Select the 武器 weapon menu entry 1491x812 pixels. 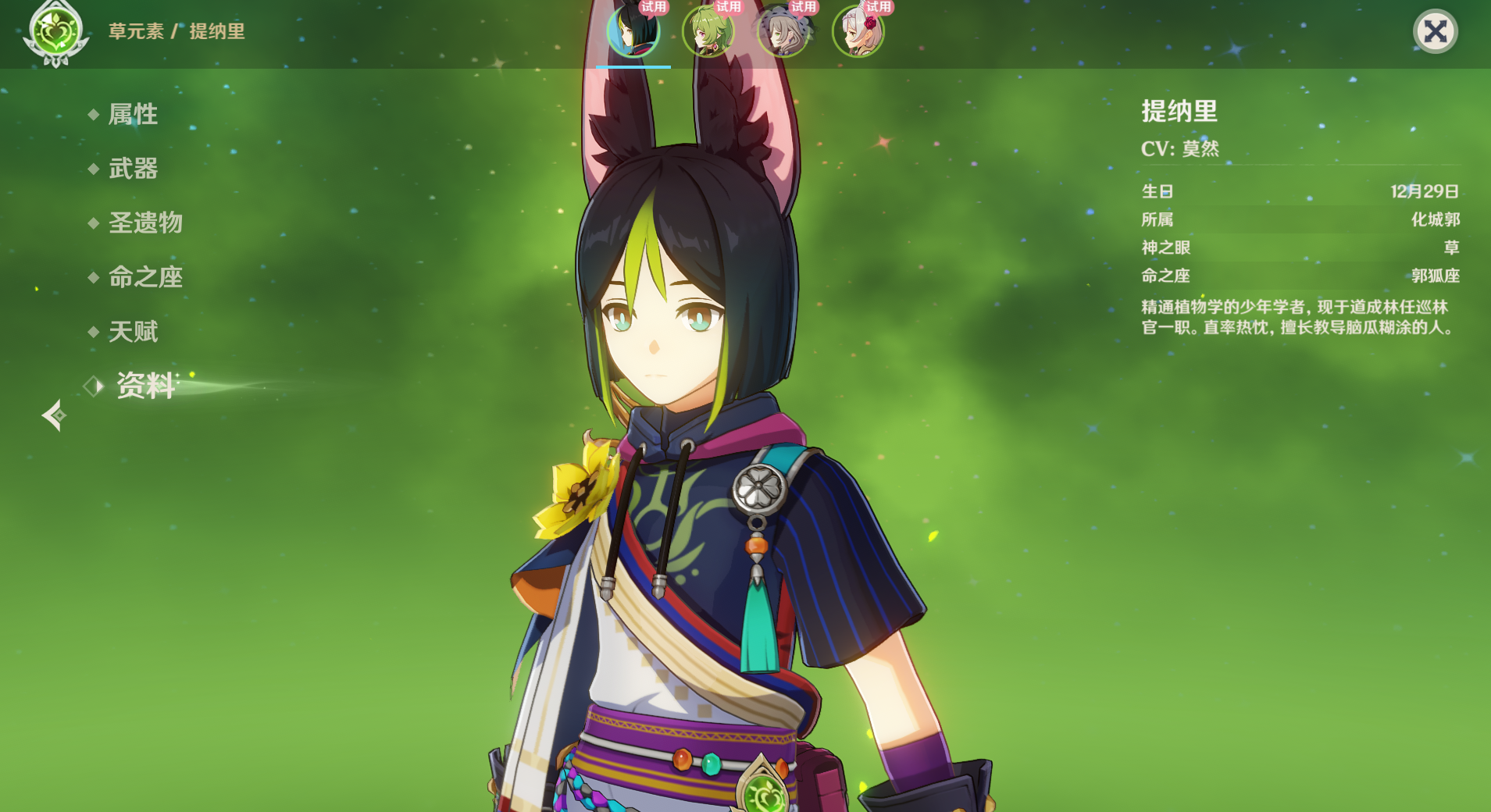133,169
